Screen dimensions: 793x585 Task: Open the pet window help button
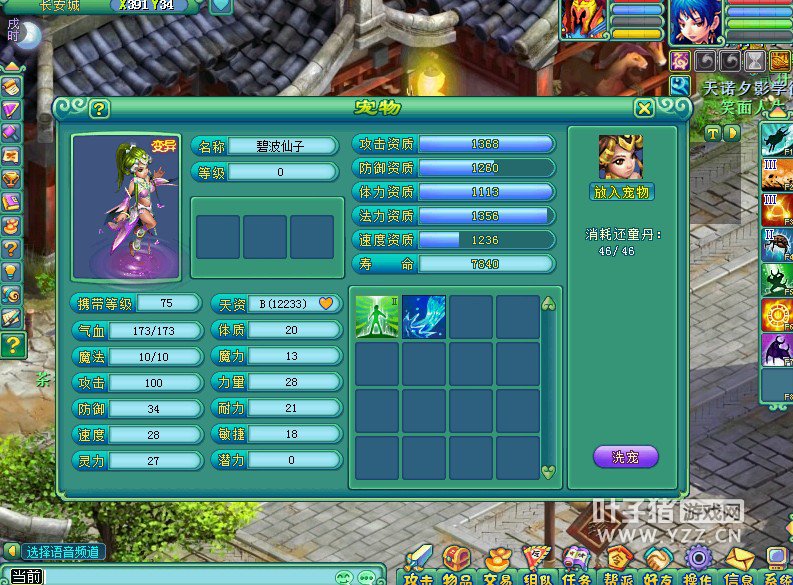pos(99,108)
